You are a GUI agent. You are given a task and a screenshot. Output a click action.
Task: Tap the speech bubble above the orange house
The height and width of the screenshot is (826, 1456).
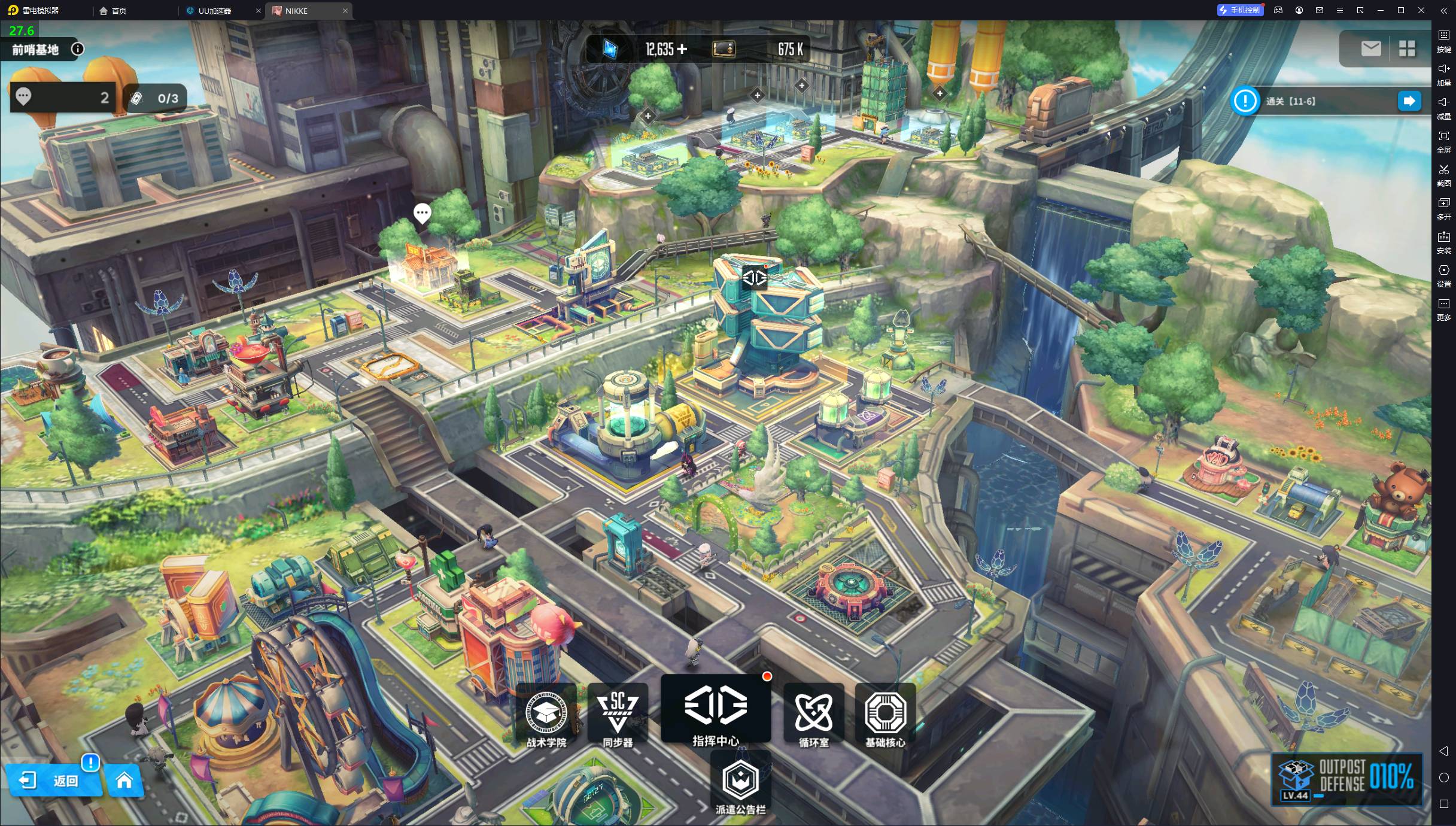click(x=422, y=212)
